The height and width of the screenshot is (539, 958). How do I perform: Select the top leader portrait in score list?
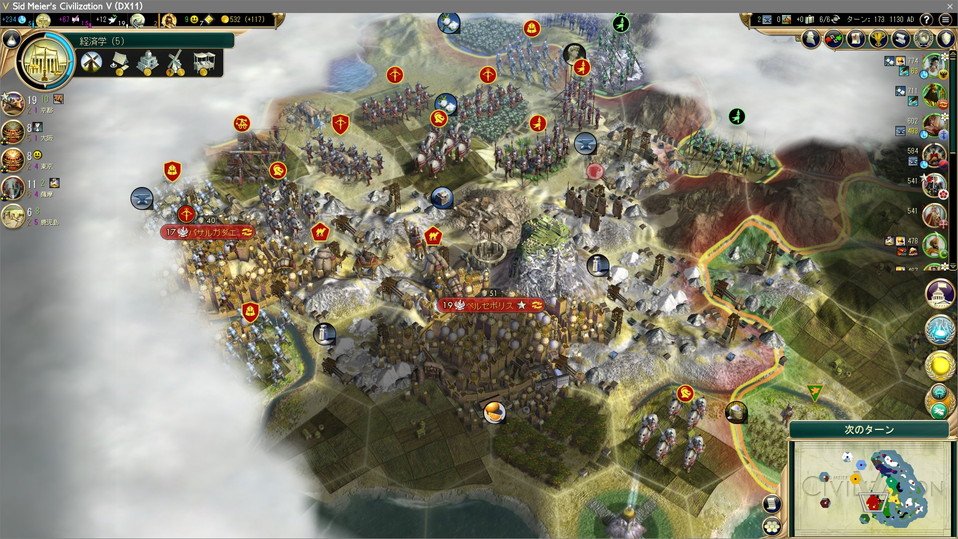coord(934,66)
